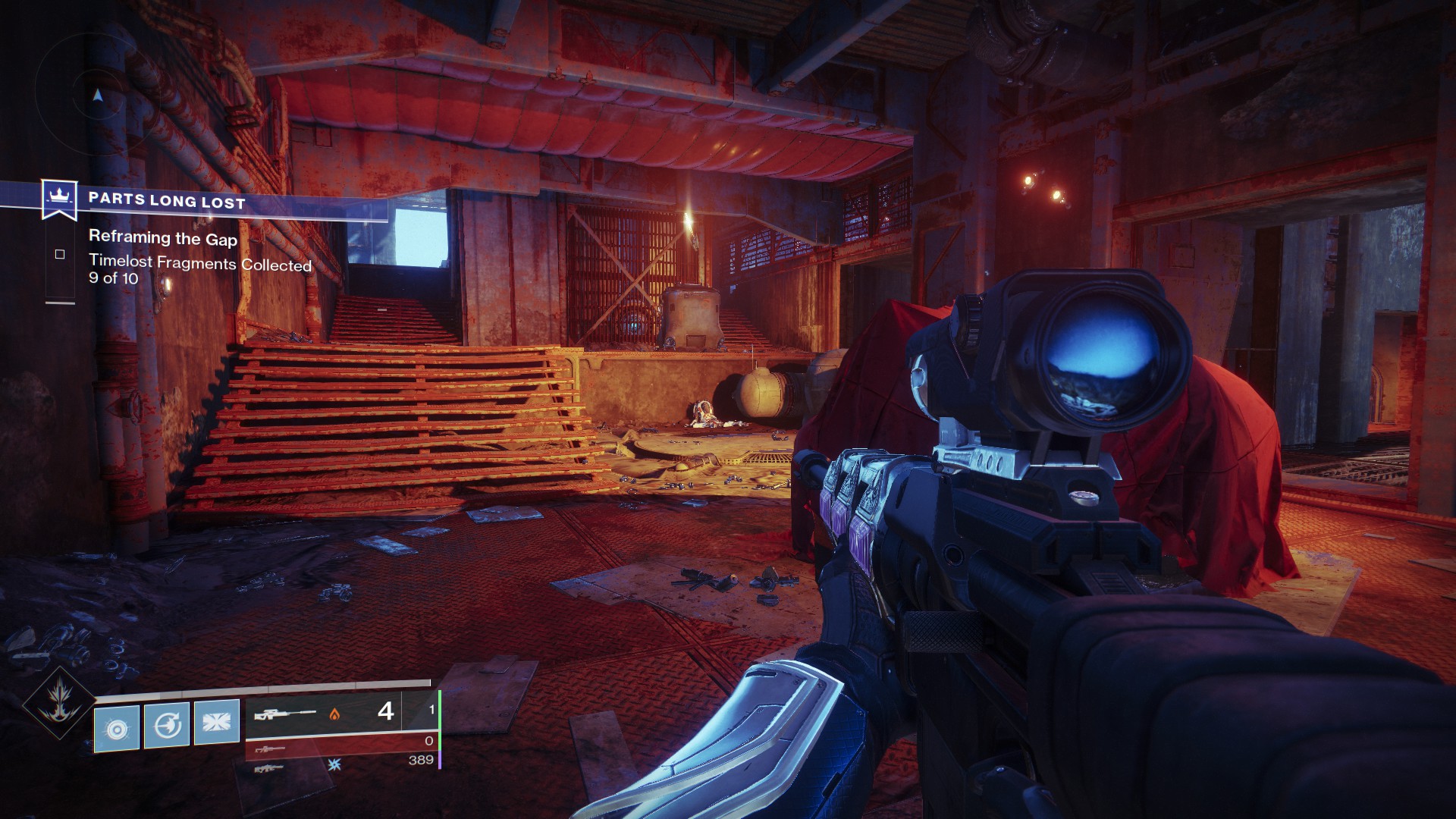Open the radar in the corner
This screenshot has height=819, width=1456.
click(x=97, y=95)
